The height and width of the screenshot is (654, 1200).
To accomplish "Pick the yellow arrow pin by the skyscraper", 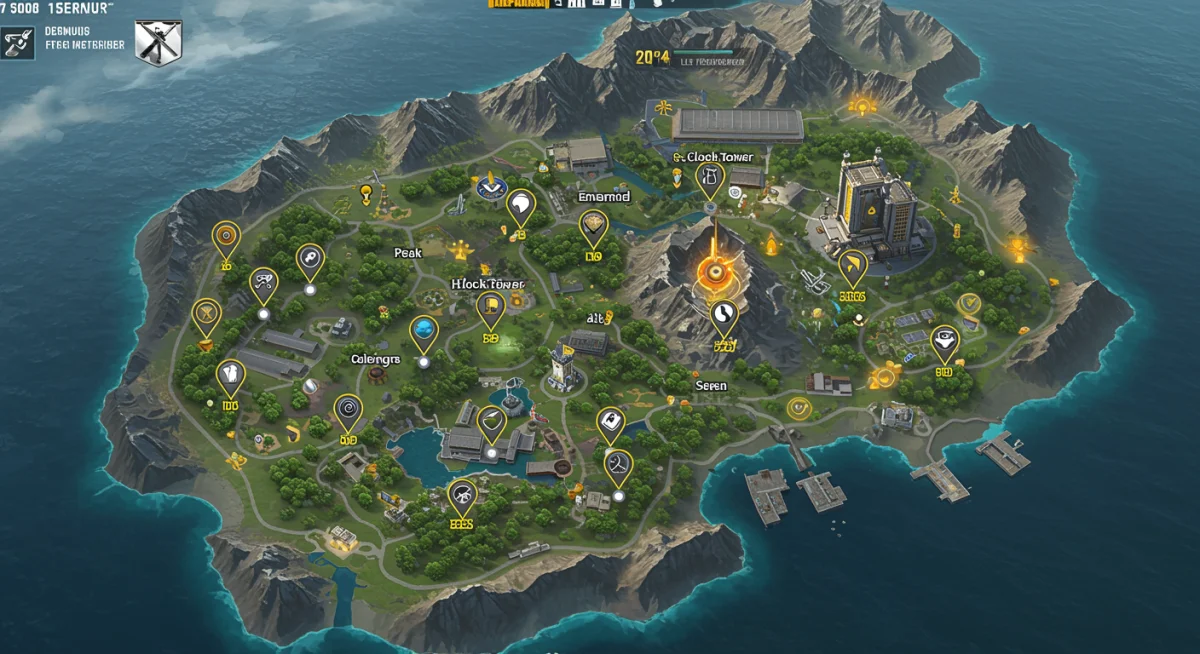I will point(852,266).
